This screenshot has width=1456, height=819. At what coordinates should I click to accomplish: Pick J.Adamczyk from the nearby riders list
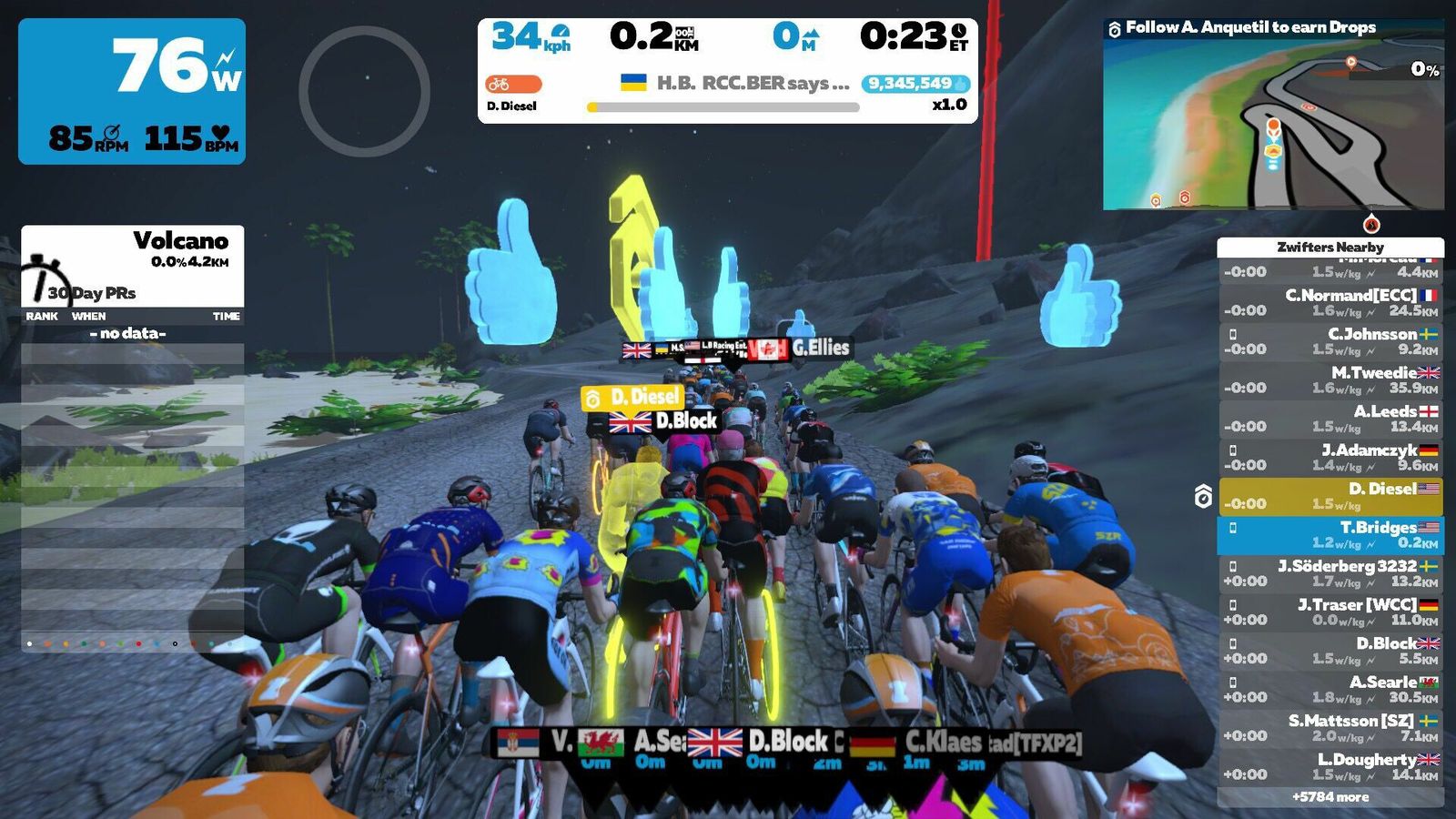pos(1330,457)
